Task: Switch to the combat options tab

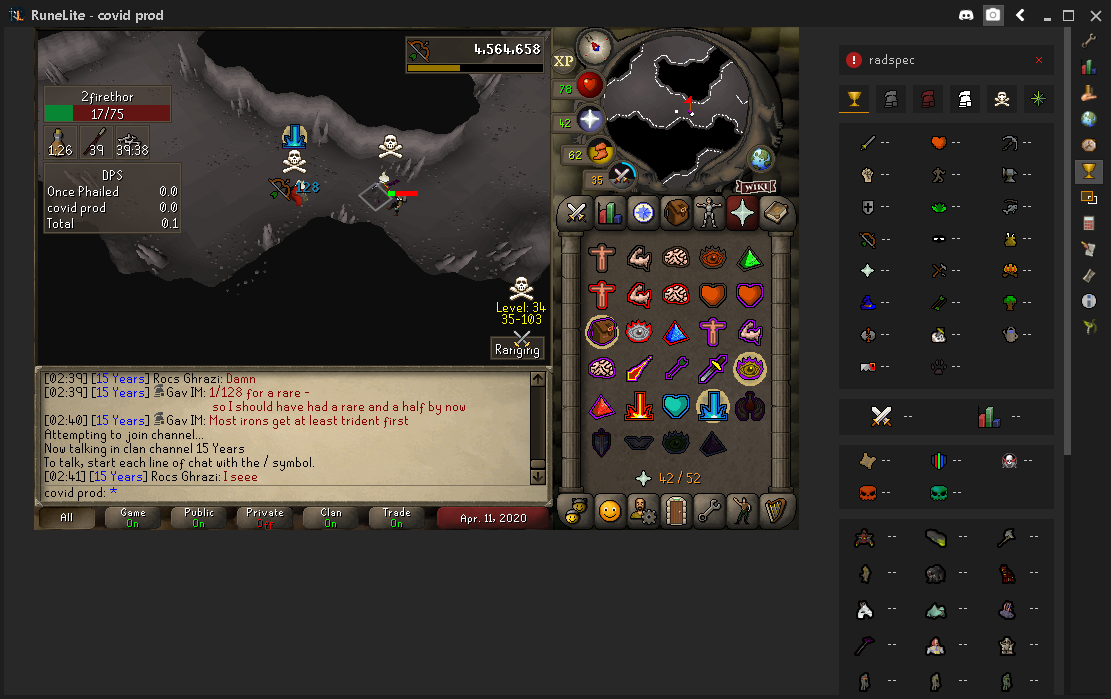Action: point(575,212)
